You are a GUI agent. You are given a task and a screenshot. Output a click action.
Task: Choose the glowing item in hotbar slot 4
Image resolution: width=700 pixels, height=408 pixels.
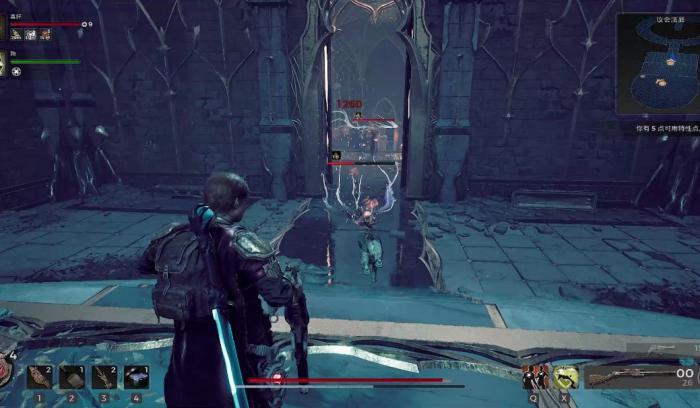tap(136, 376)
